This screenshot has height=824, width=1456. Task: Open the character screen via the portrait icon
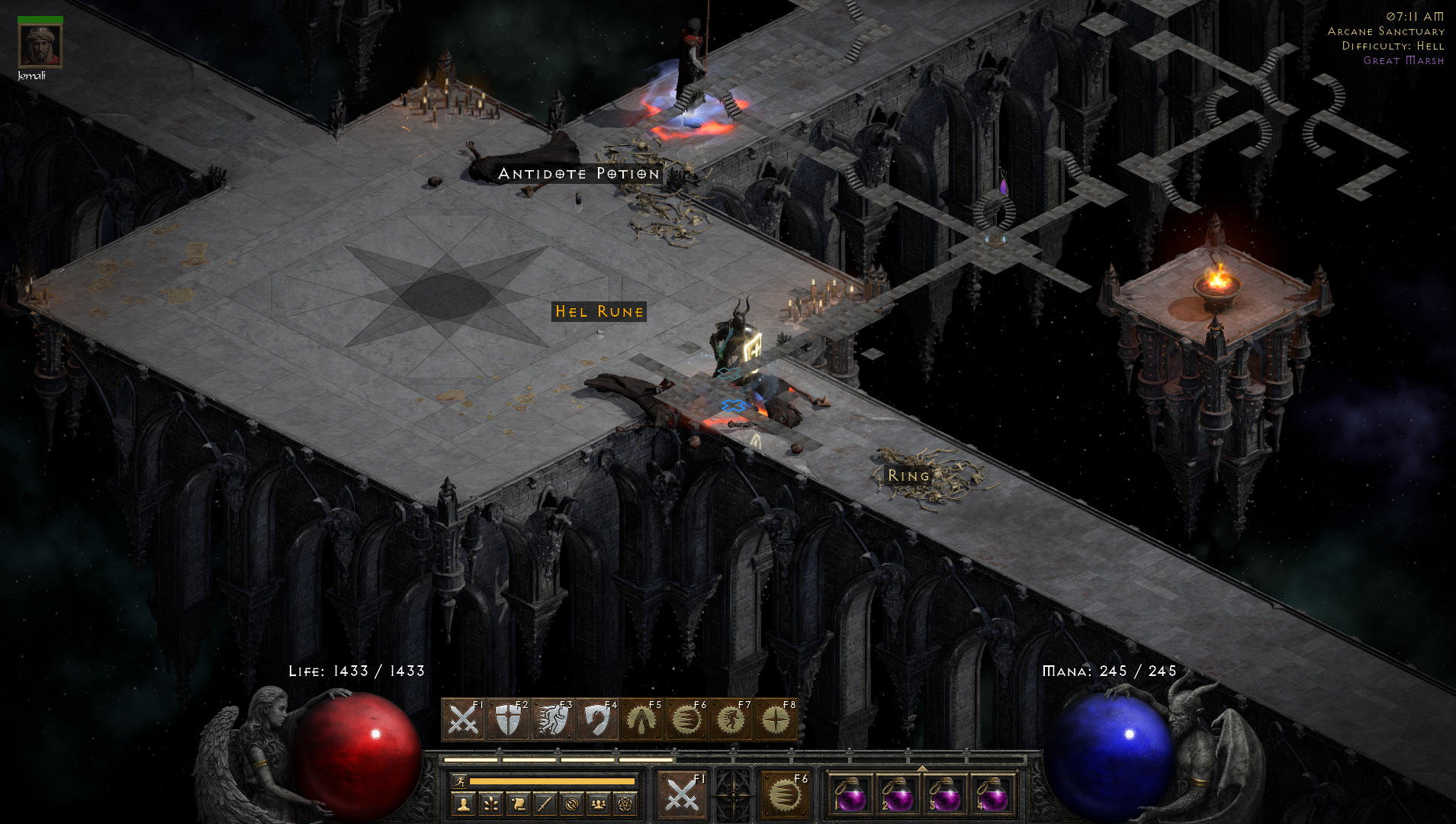pos(464,803)
